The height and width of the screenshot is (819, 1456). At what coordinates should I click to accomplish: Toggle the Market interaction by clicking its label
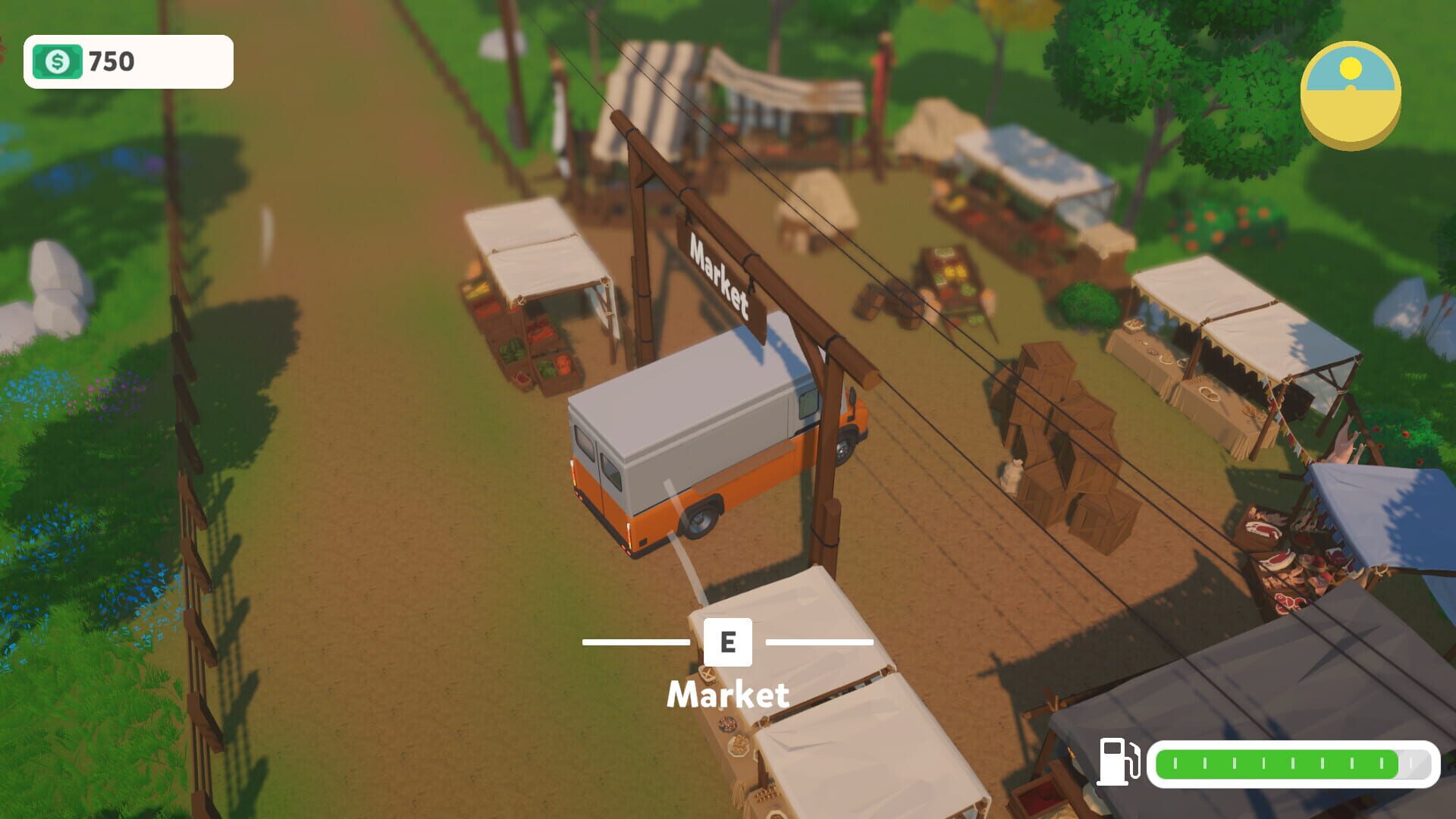pos(729,695)
